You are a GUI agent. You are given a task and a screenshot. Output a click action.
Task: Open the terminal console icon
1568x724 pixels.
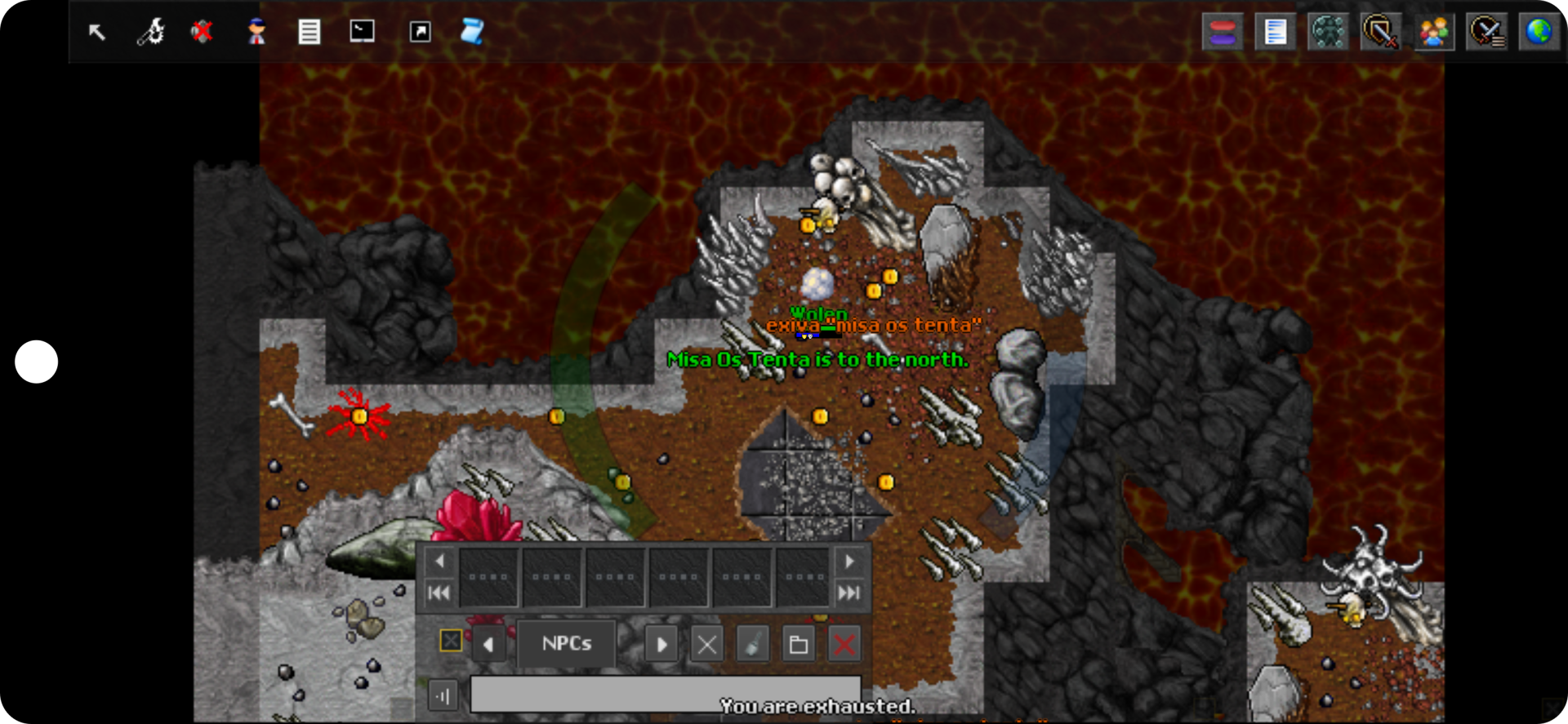(x=362, y=32)
